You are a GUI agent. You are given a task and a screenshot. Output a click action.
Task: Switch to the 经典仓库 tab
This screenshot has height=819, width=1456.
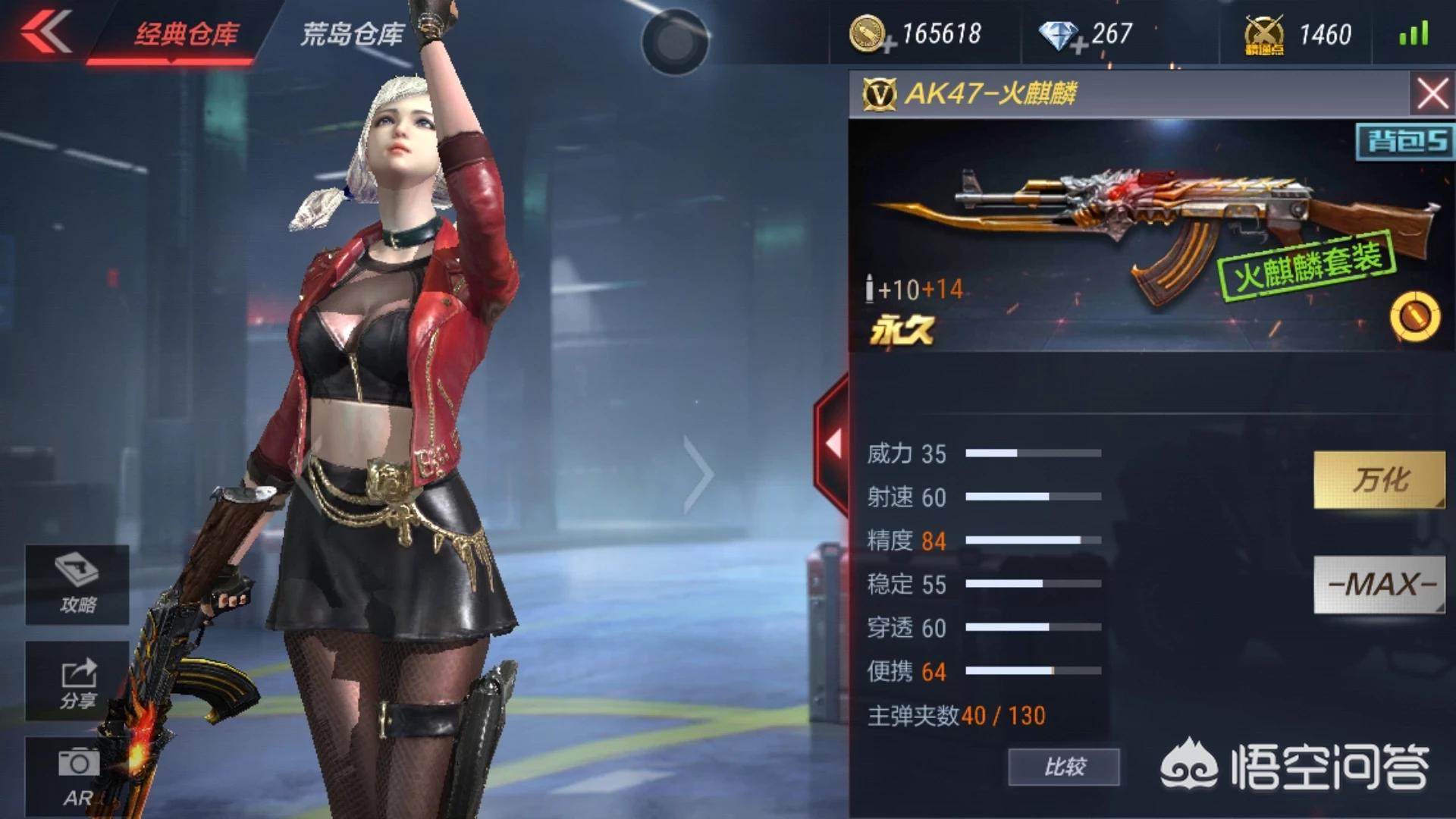pyautogui.click(x=186, y=34)
